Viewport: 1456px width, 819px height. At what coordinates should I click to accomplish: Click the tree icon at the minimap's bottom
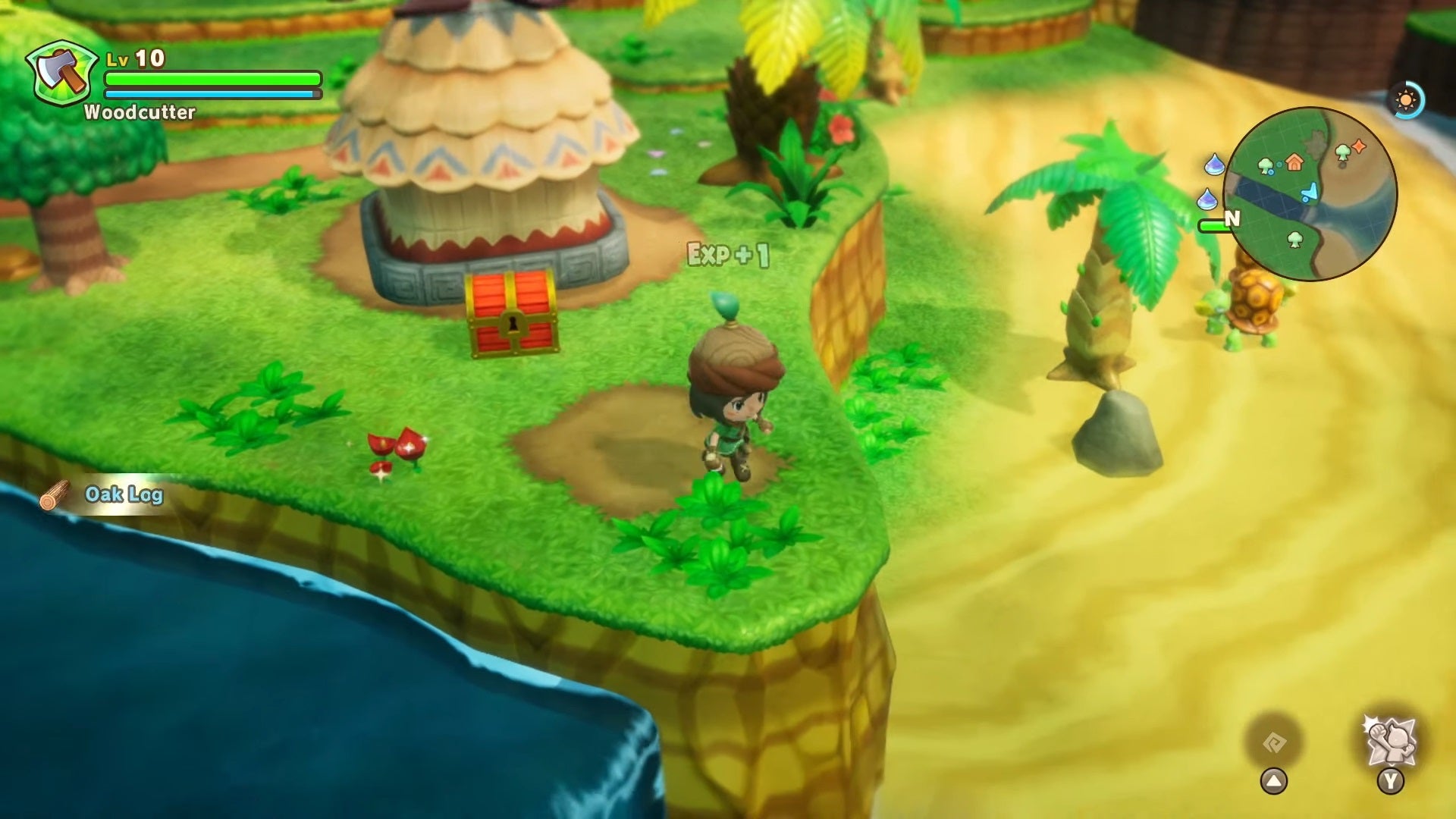1295,240
